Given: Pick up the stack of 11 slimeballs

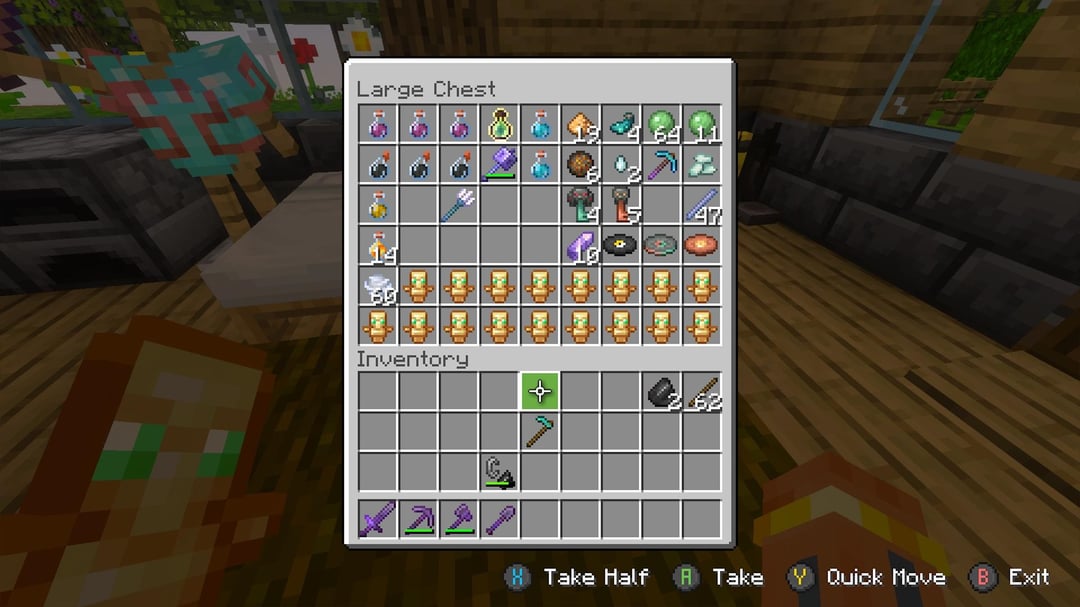Looking at the screenshot, I should tap(701, 125).
